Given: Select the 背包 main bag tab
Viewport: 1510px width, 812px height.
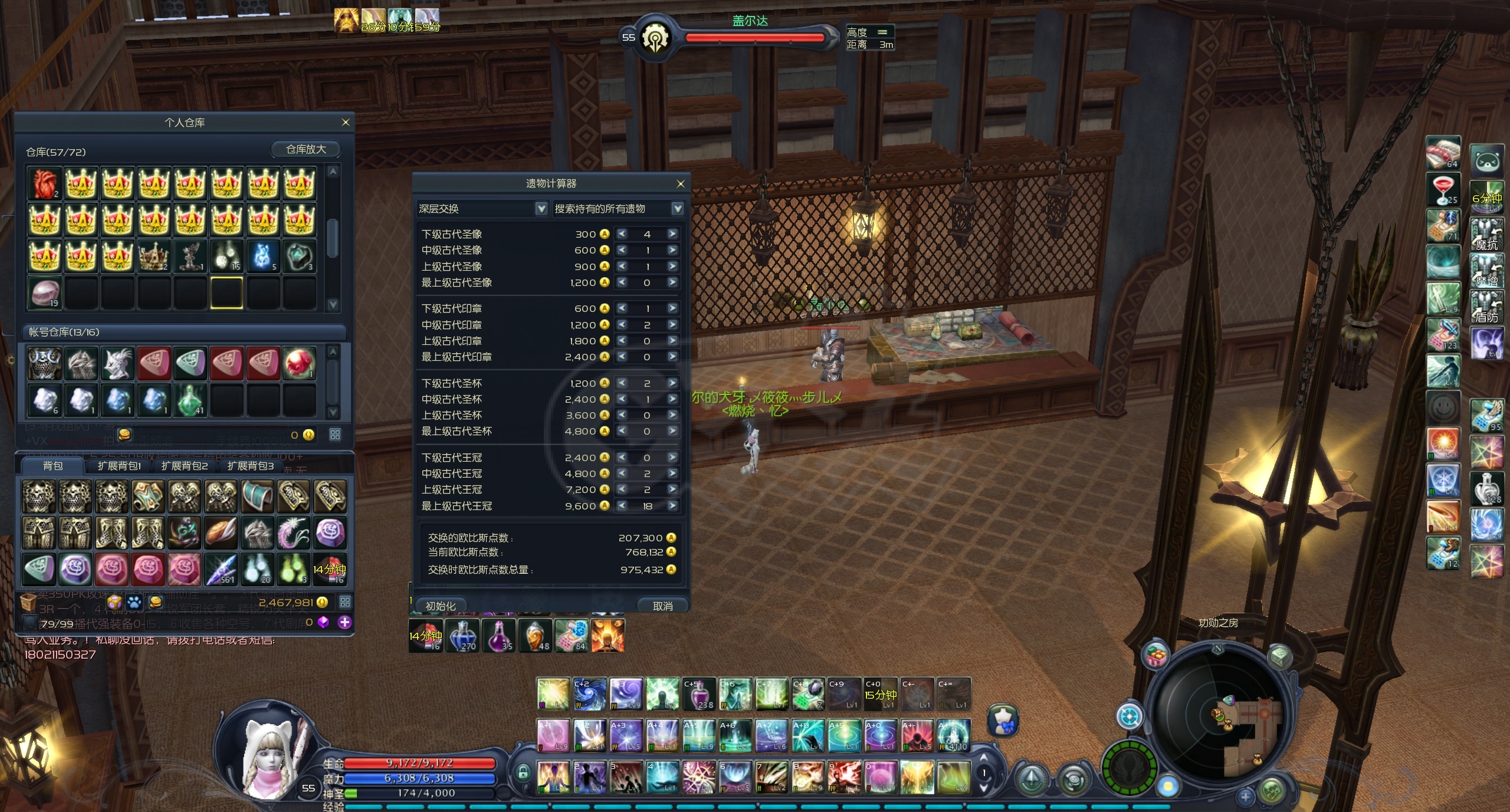Looking at the screenshot, I should click(53, 466).
